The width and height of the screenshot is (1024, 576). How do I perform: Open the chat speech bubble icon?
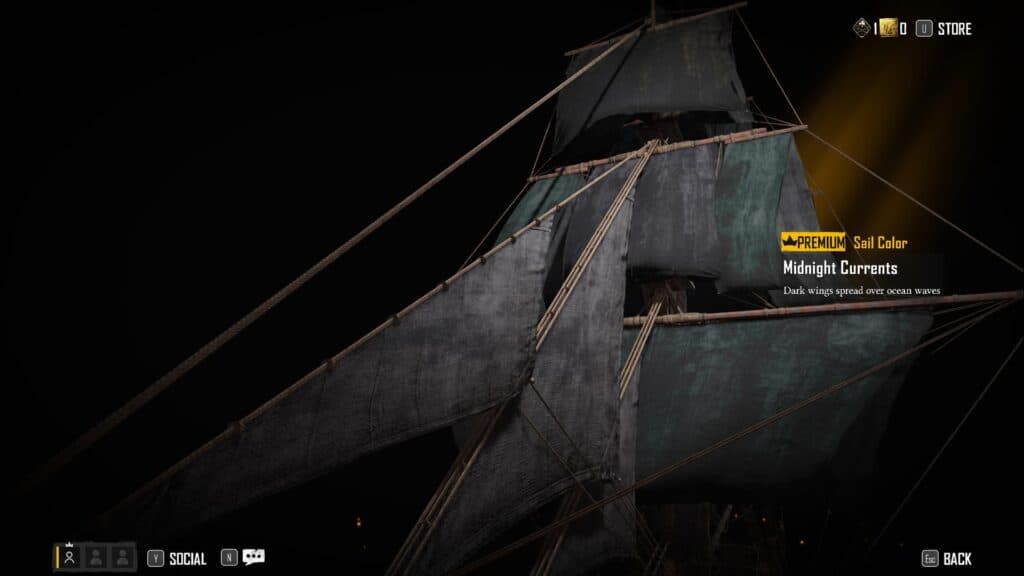[x=253, y=558]
